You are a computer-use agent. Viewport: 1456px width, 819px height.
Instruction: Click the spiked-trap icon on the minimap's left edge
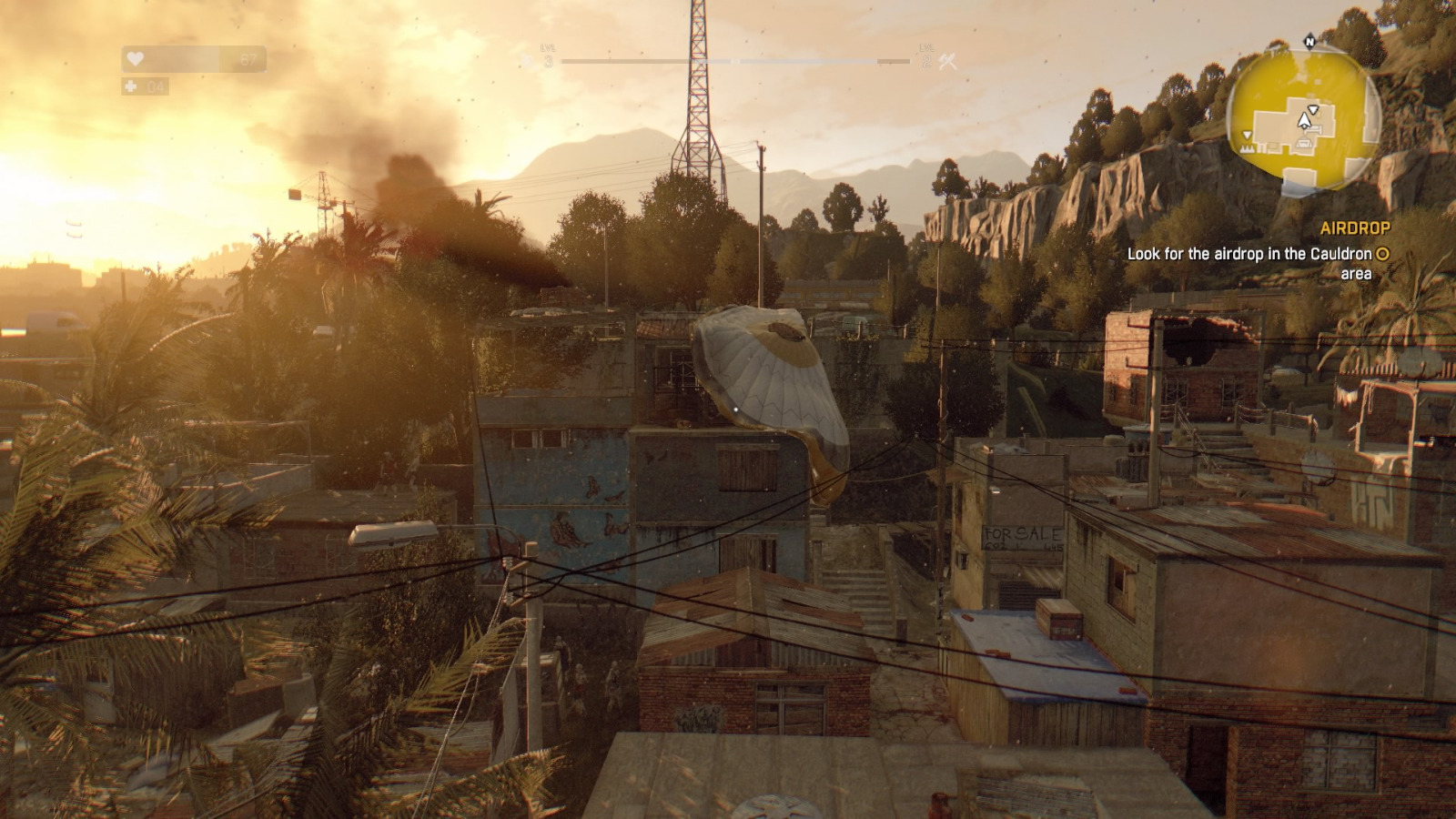pyautogui.click(x=1247, y=148)
